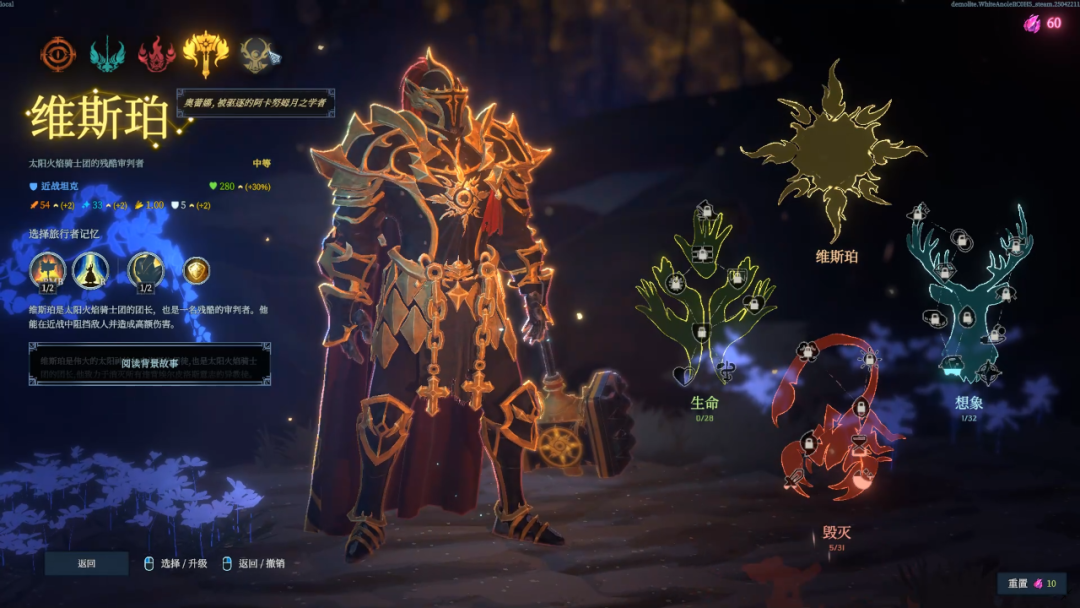Viewport: 1080px width, 608px height.
Task: Select the dark claw traveler memory
Action: (145, 270)
